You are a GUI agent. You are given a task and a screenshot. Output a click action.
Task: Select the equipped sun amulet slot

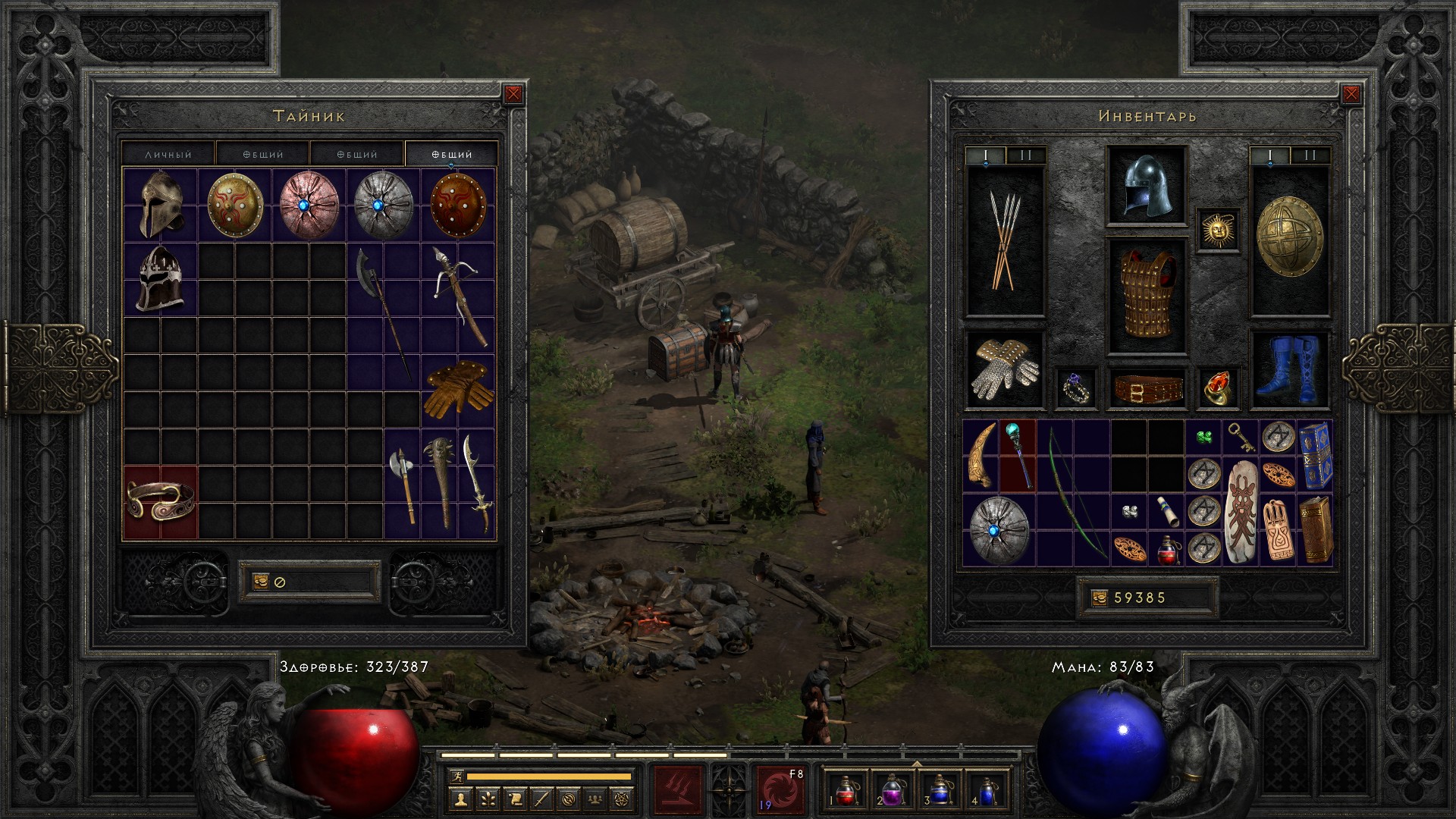coord(1218,229)
